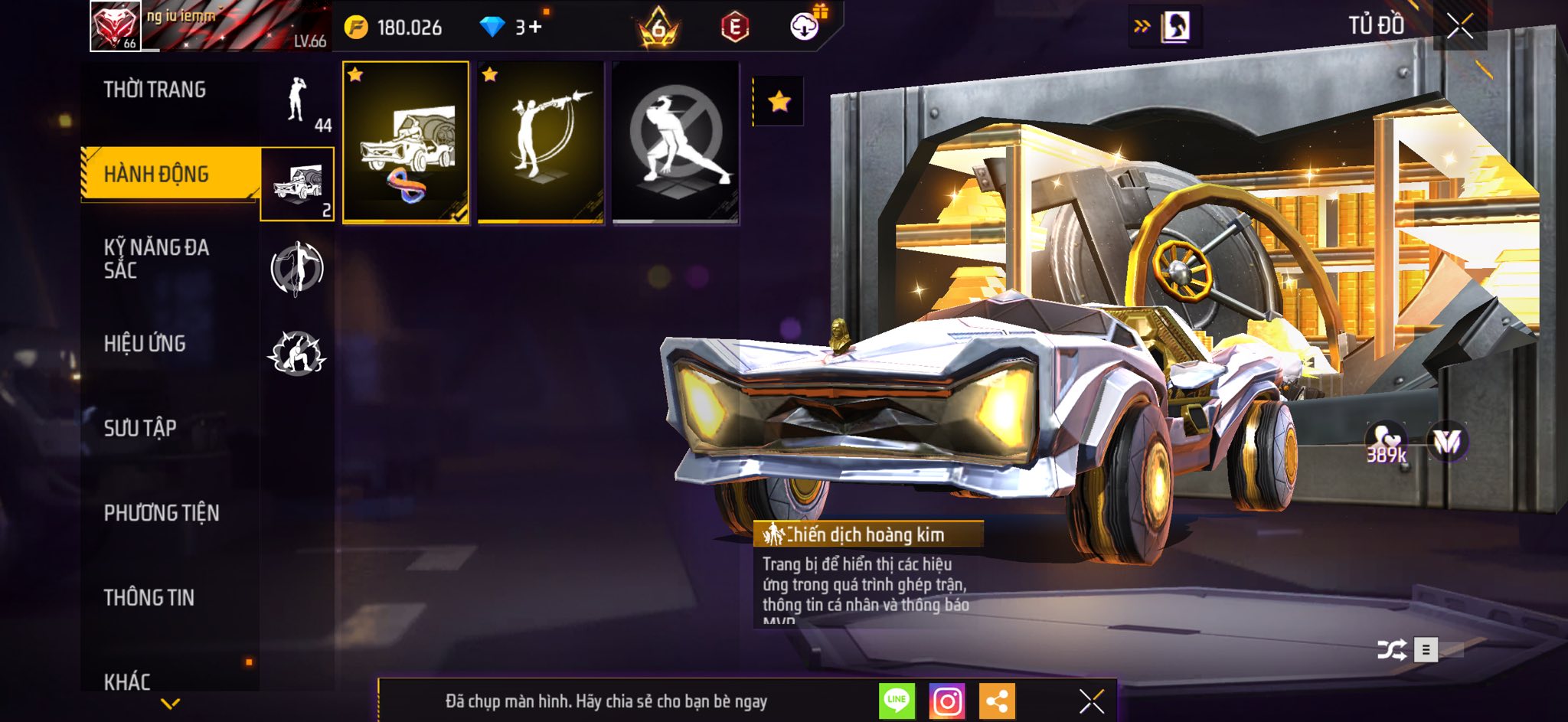Image resolution: width=1568 pixels, height=722 pixels.
Task: Add diamonds with the plus button
Action: point(534,28)
